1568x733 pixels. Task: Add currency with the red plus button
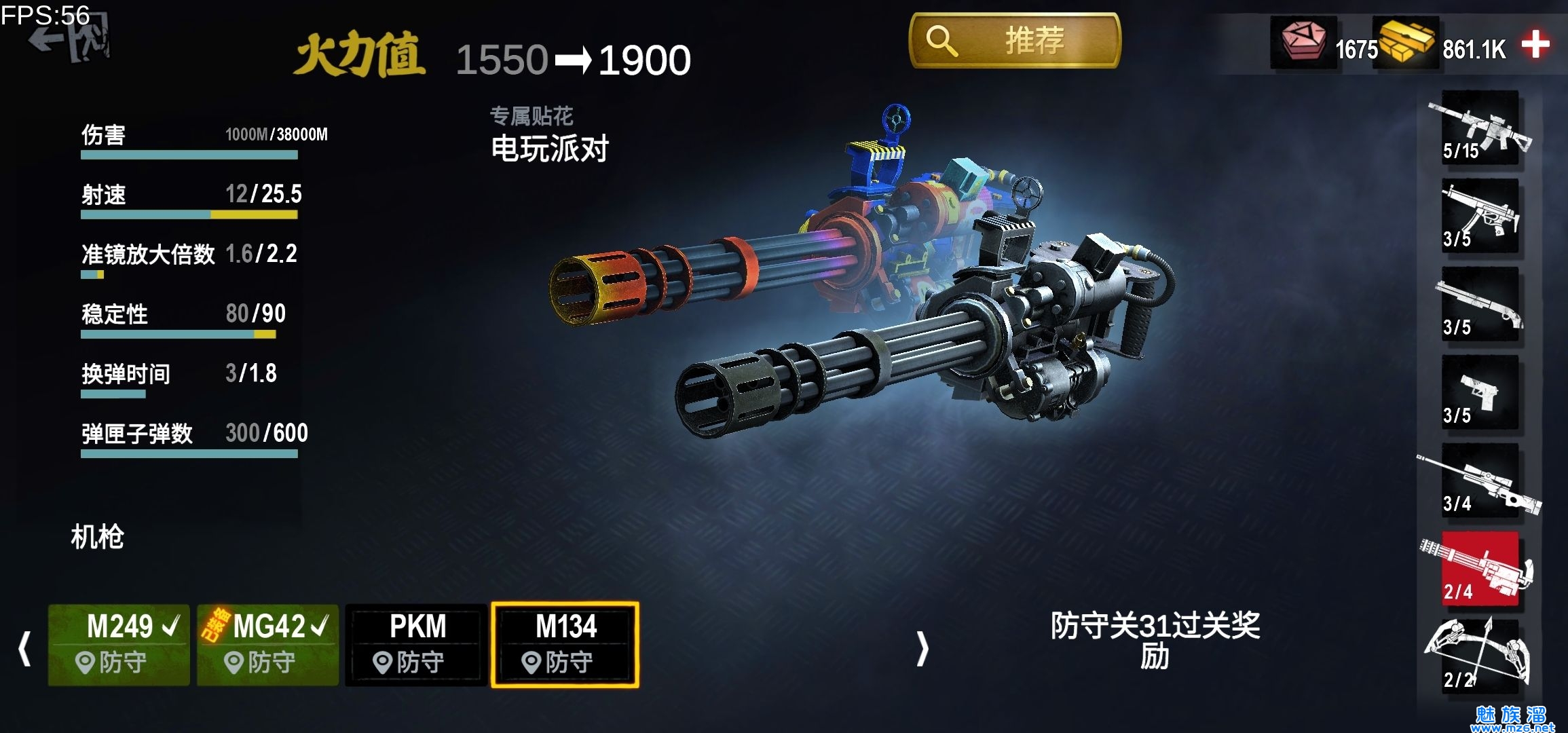click(x=1535, y=45)
